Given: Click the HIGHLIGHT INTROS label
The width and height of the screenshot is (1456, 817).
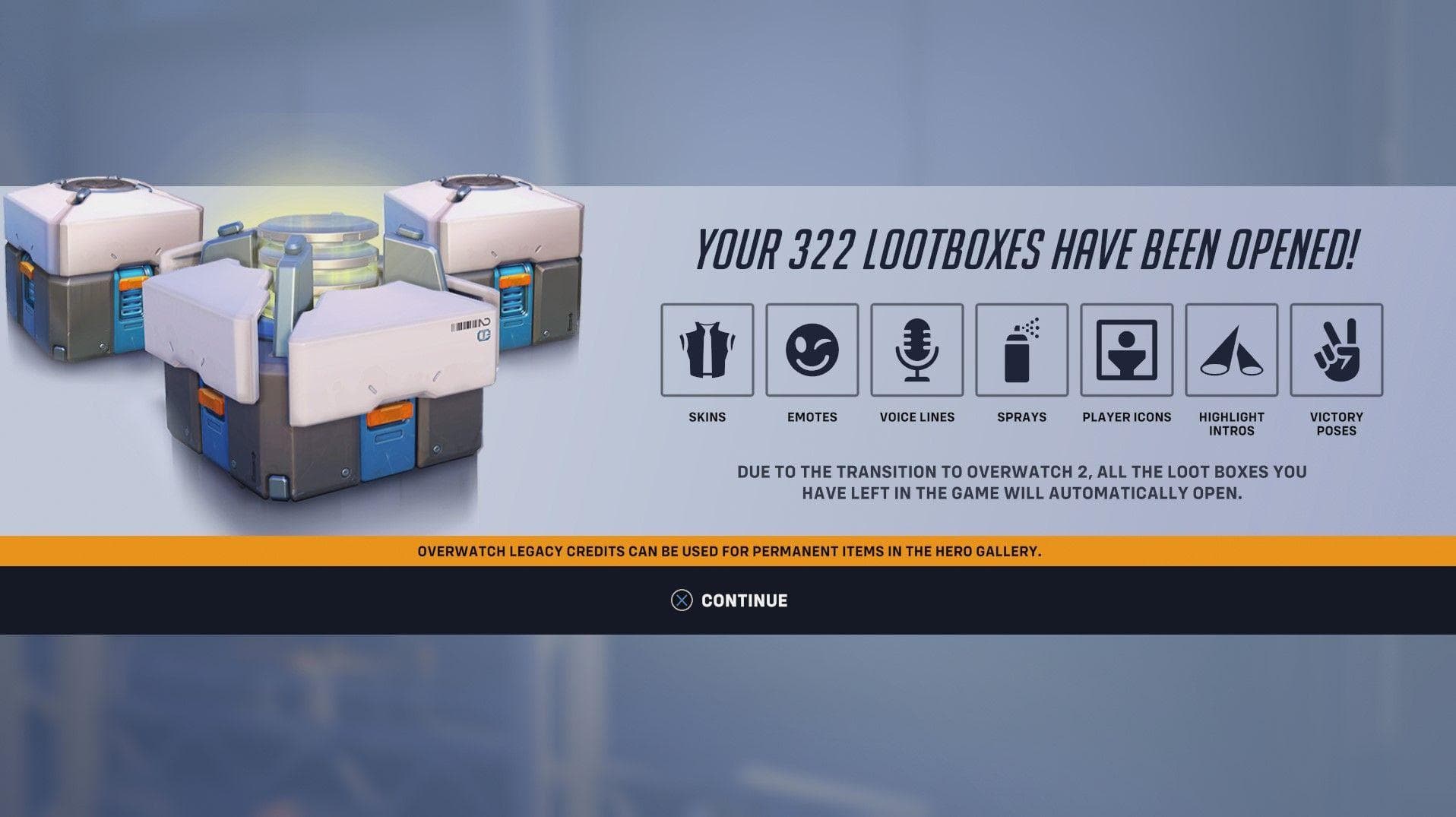Looking at the screenshot, I should click(1231, 423).
